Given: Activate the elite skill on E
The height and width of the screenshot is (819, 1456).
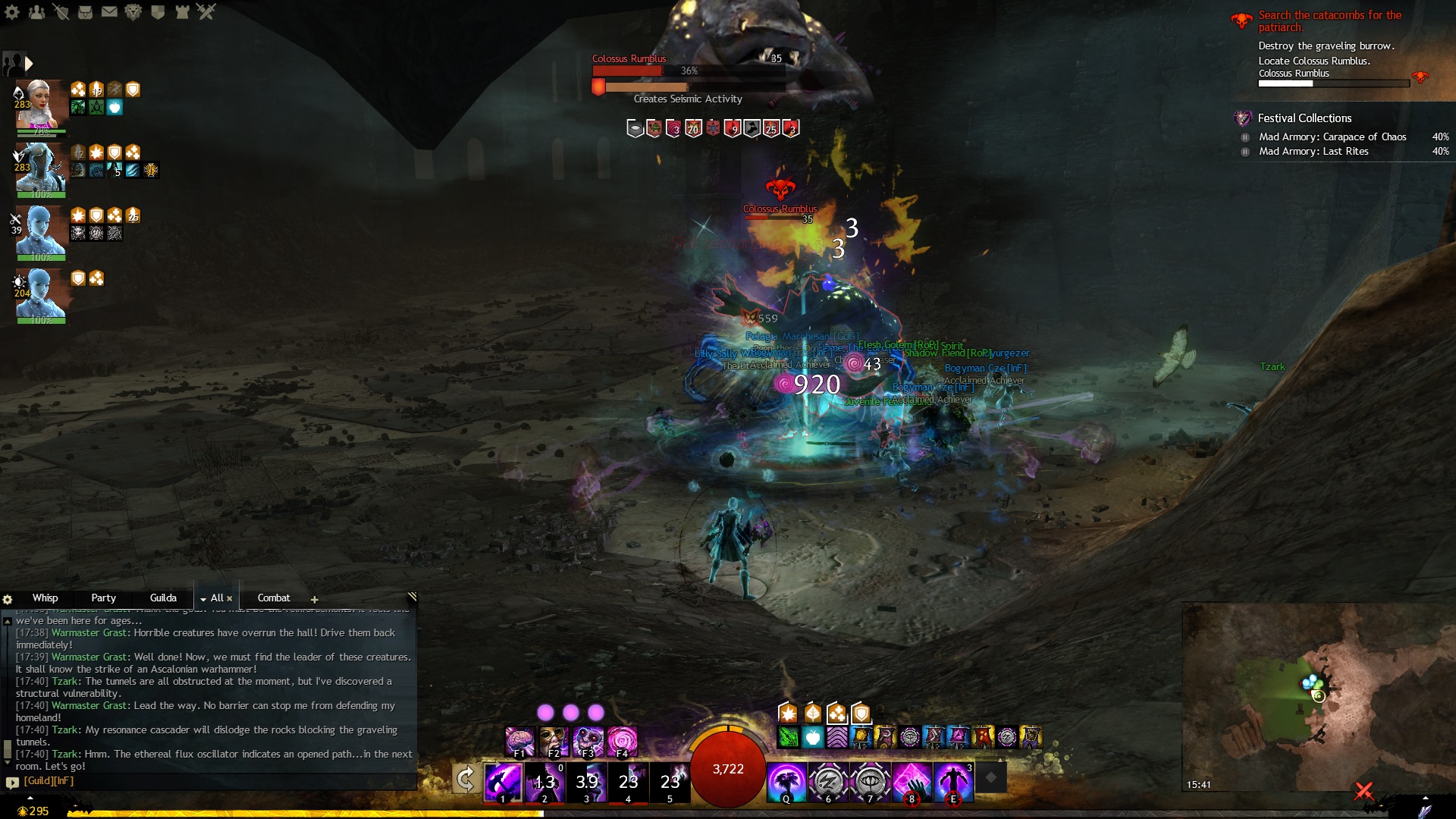Looking at the screenshot, I should (953, 782).
